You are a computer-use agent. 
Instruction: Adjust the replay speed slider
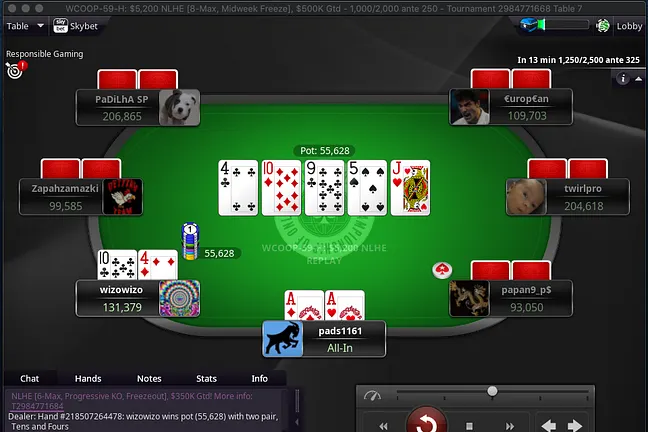point(492,391)
